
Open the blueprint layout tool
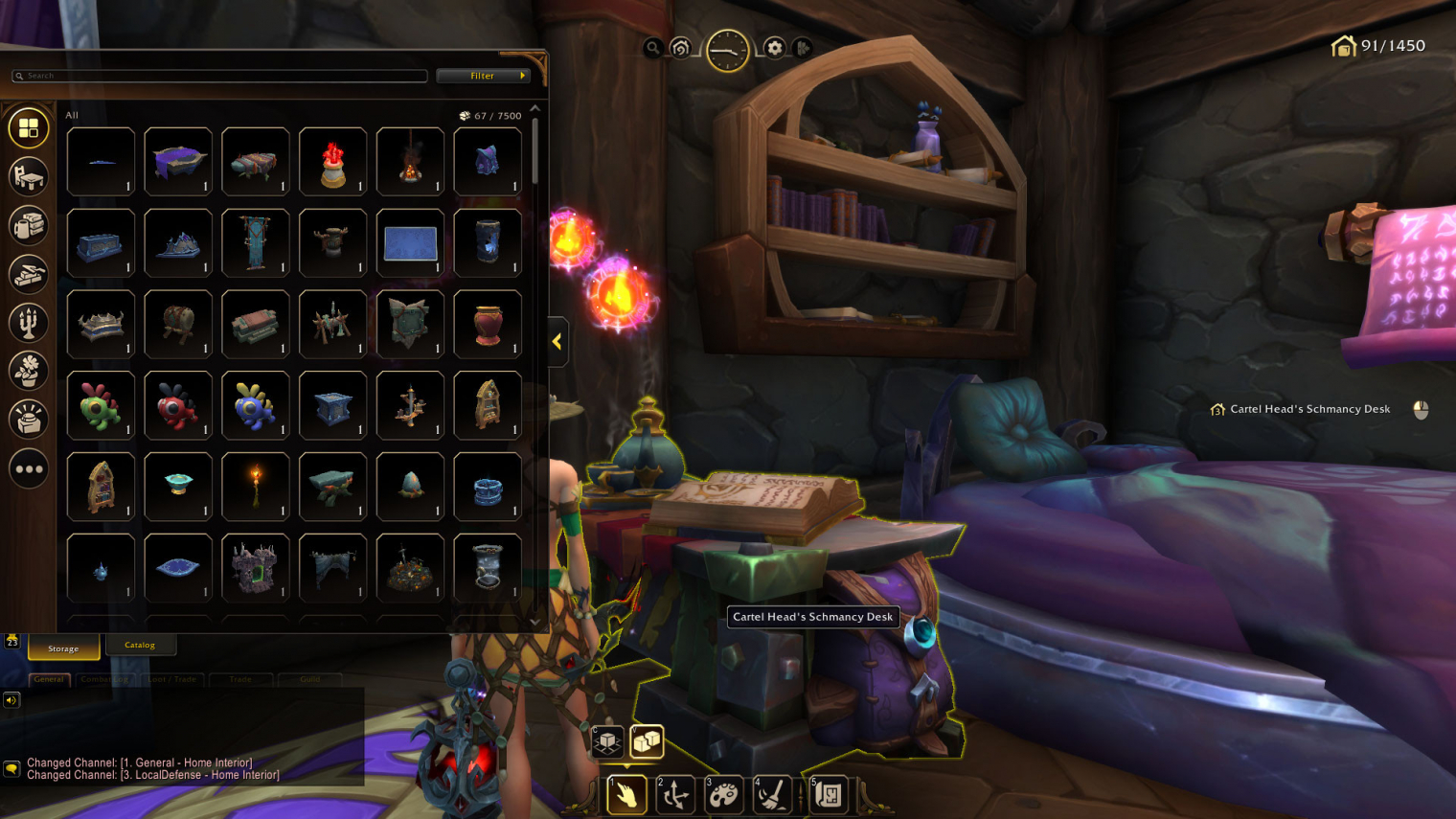tap(830, 795)
